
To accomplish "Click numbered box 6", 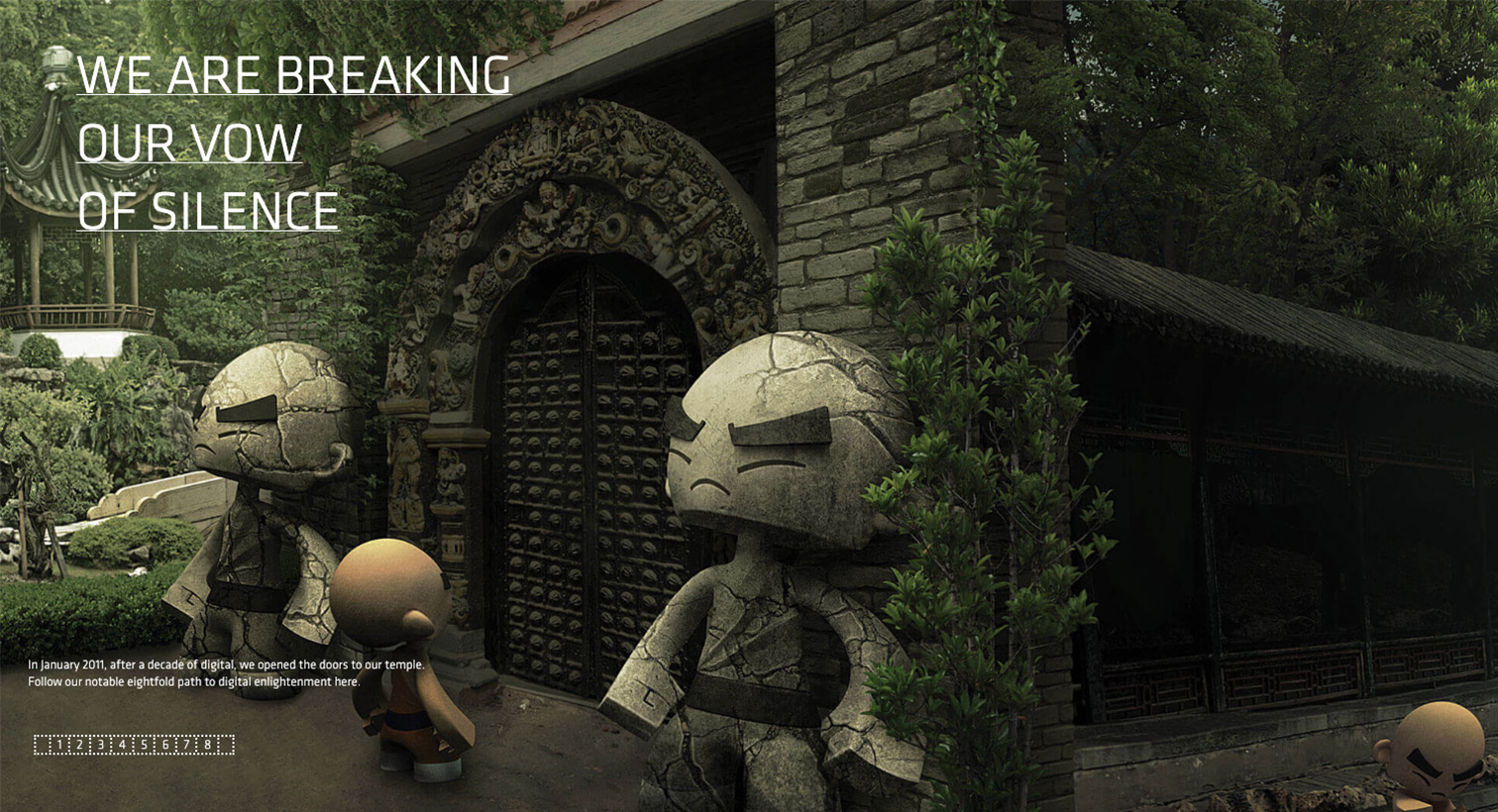I will (165, 745).
